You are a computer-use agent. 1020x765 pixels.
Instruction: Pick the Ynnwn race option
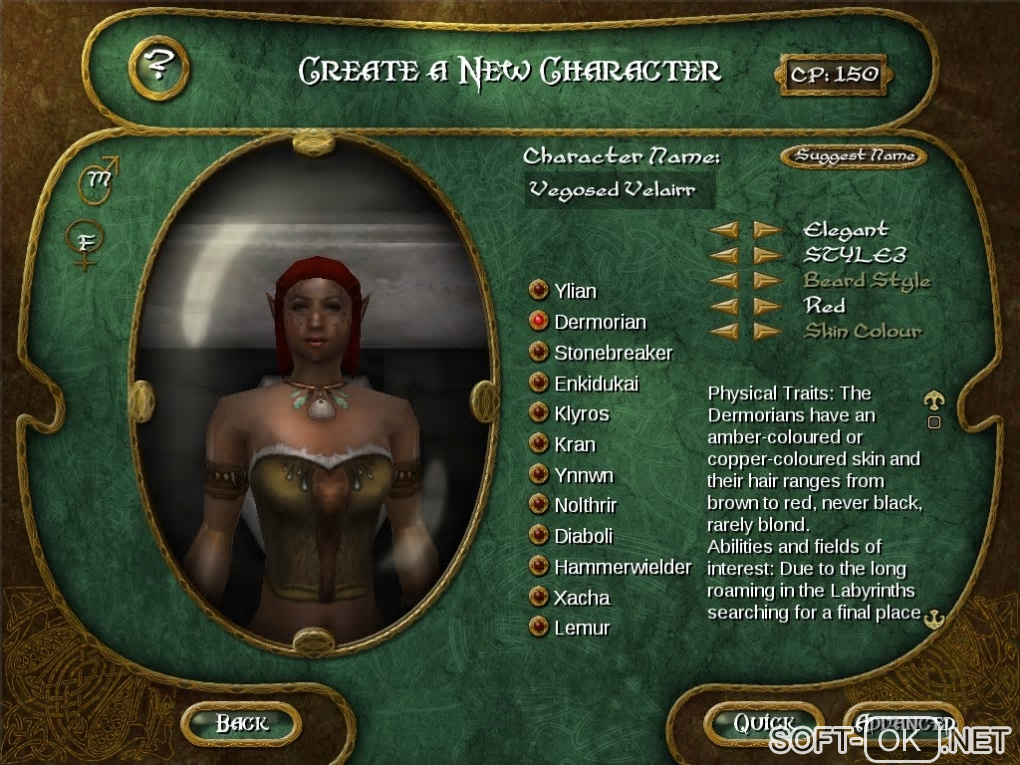539,475
